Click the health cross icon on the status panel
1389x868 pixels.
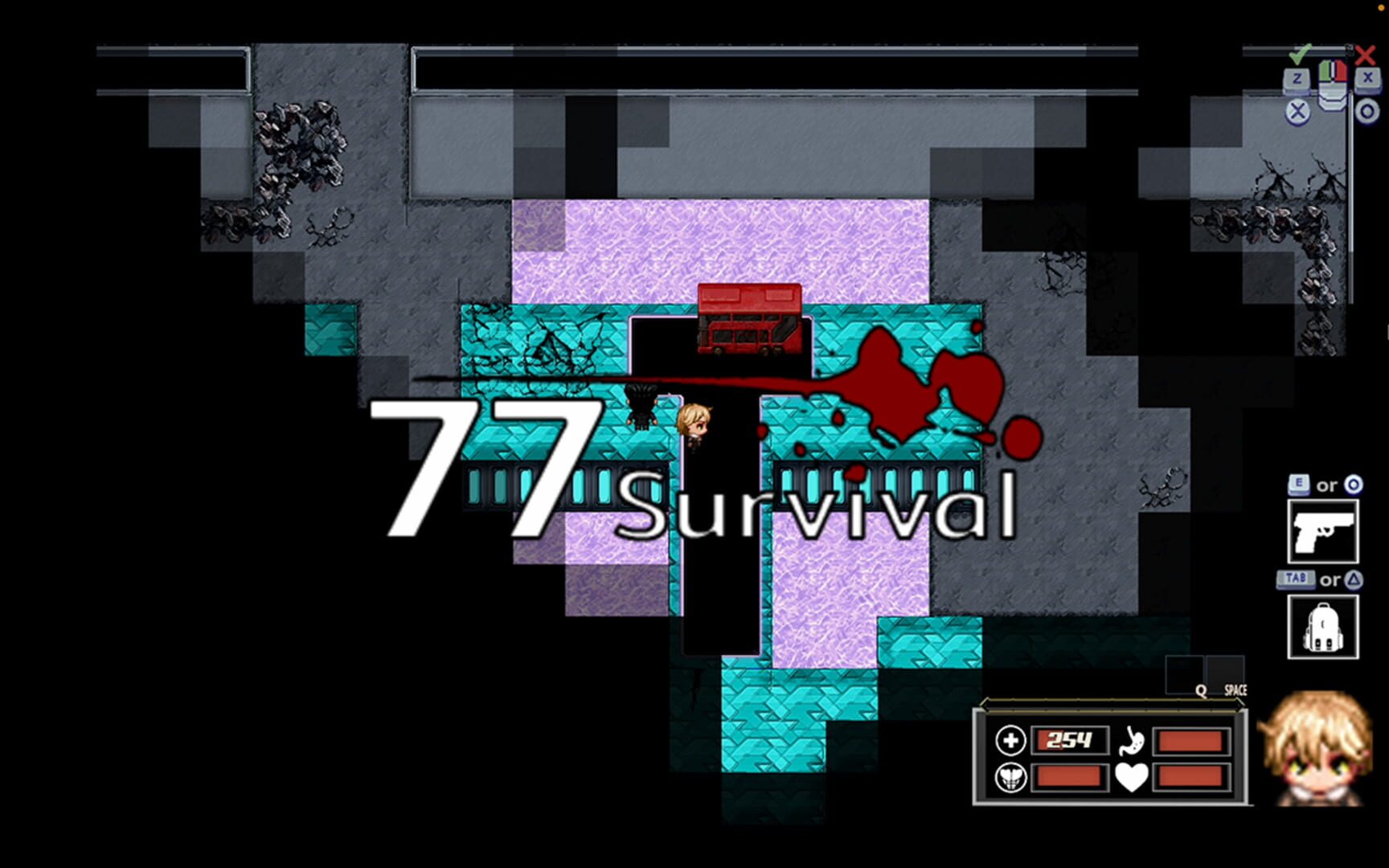coord(1010,740)
